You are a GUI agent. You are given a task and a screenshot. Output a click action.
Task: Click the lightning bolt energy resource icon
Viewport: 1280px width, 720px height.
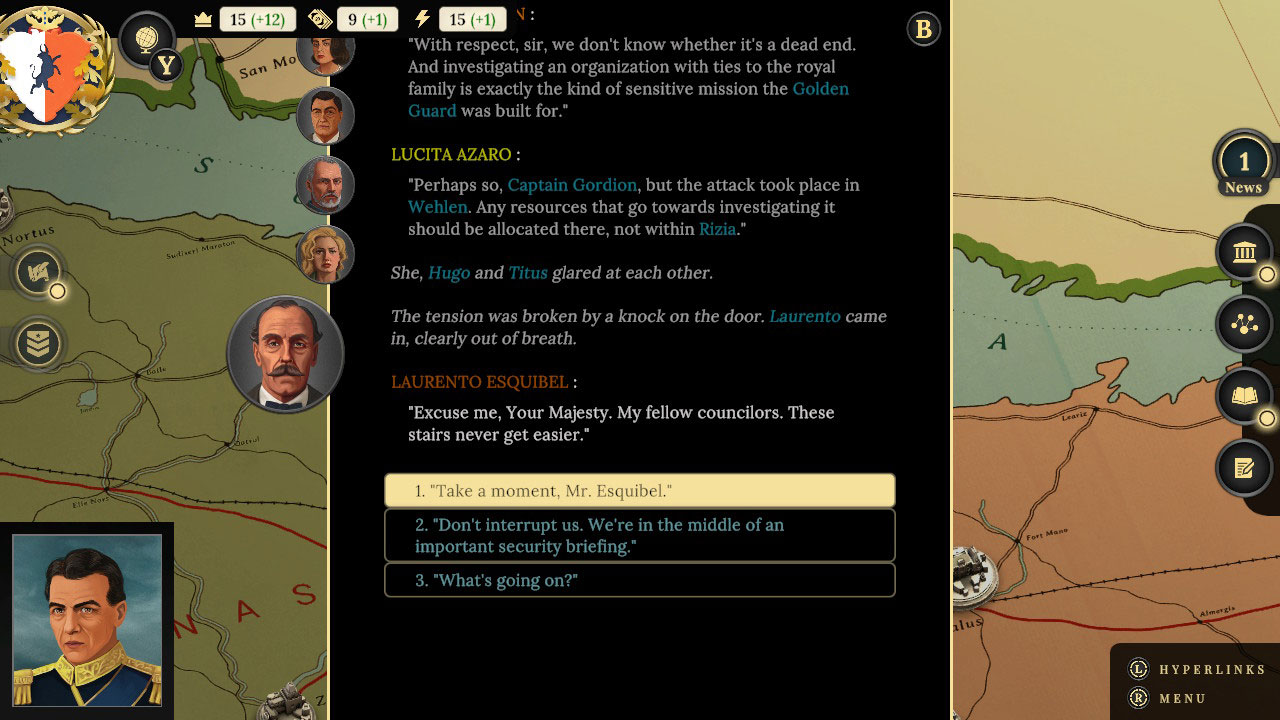point(425,18)
